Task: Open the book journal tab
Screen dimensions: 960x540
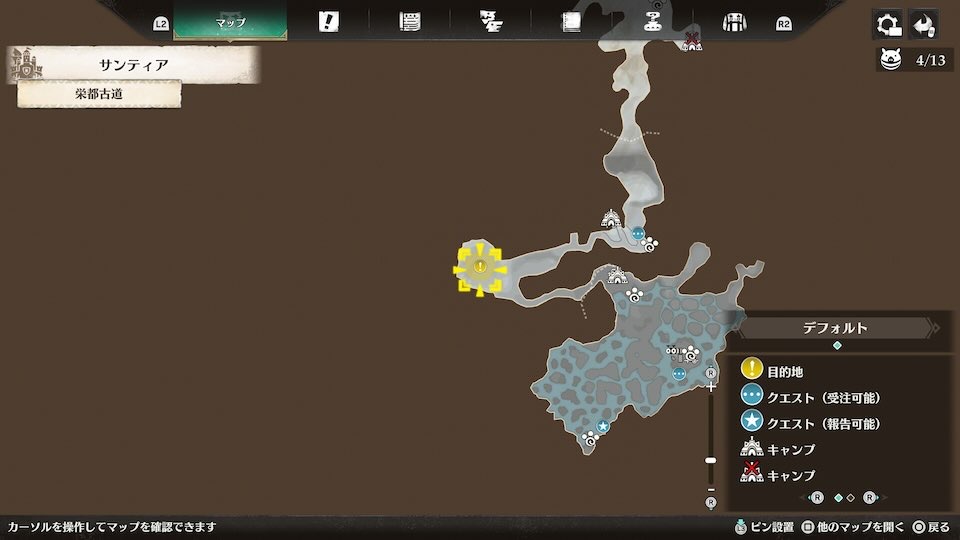Action: click(572, 22)
